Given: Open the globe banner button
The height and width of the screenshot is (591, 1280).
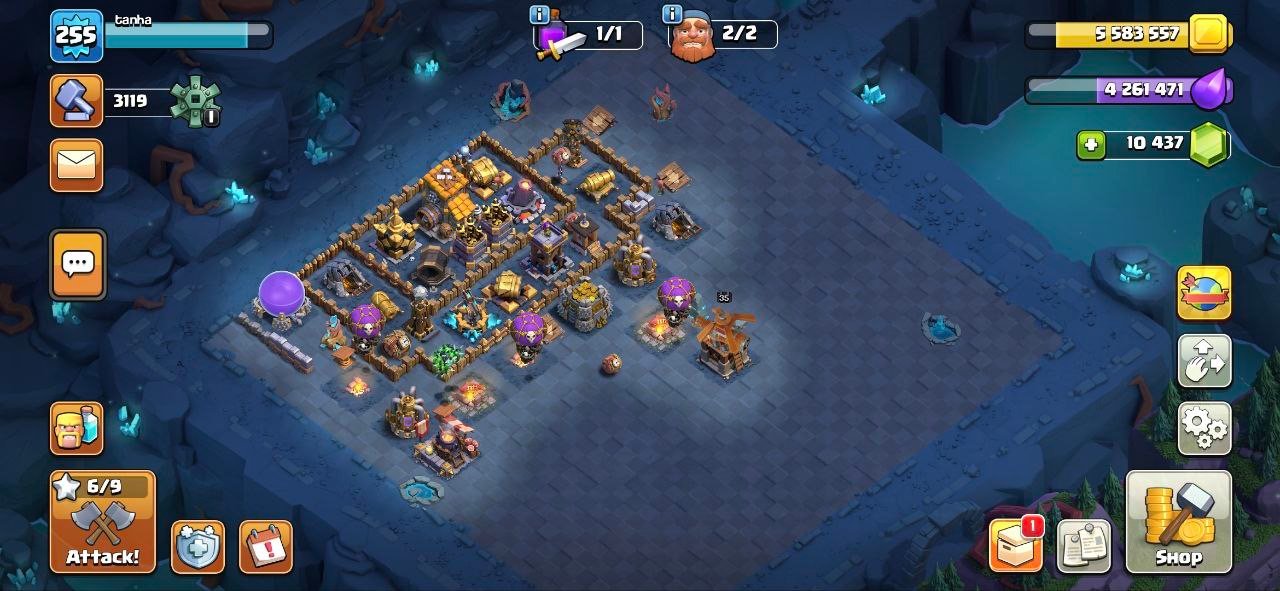Looking at the screenshot, I should tap(1204, 293).
